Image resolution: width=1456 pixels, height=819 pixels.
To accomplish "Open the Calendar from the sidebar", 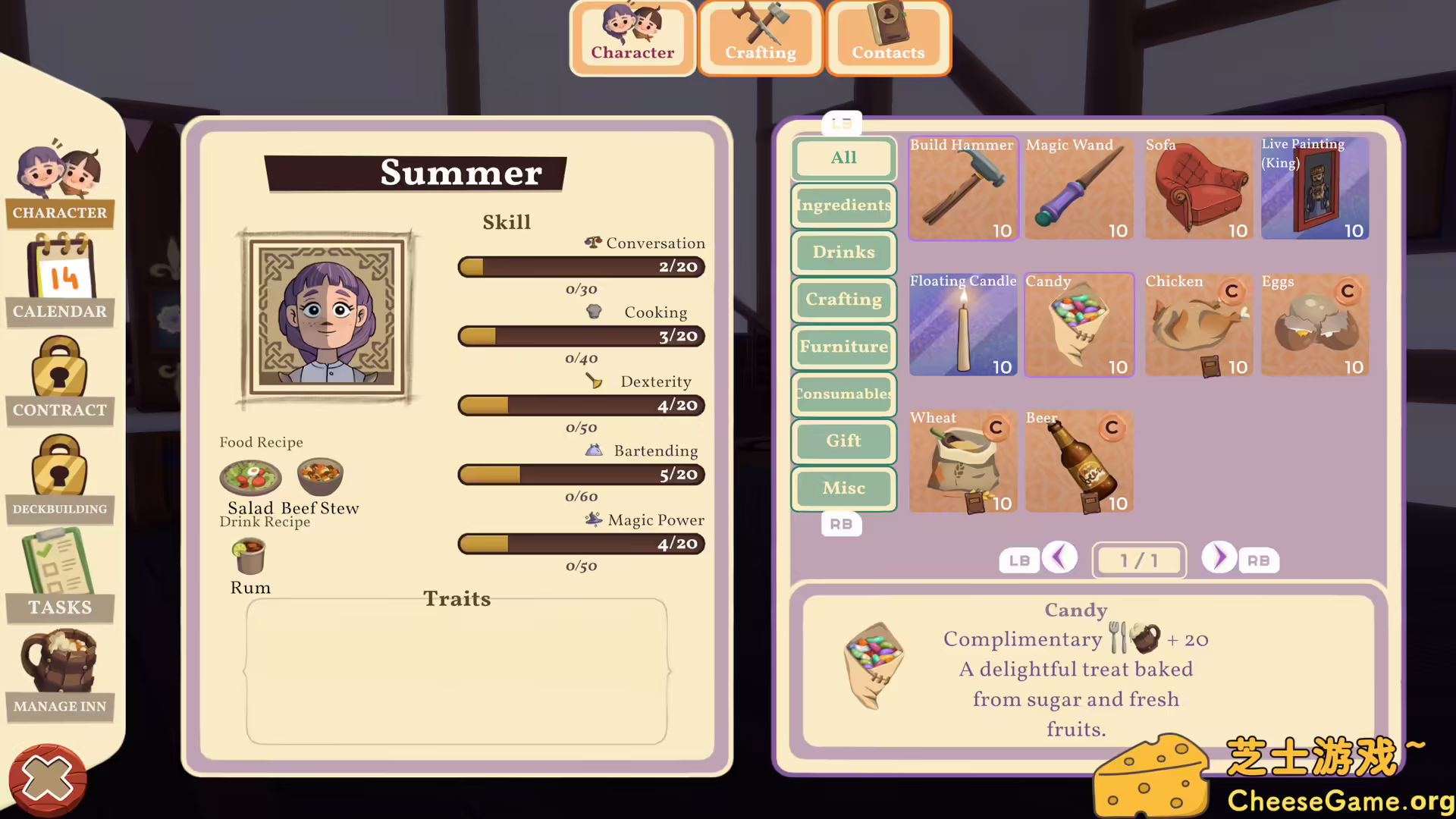I will (x=60, y=279).
